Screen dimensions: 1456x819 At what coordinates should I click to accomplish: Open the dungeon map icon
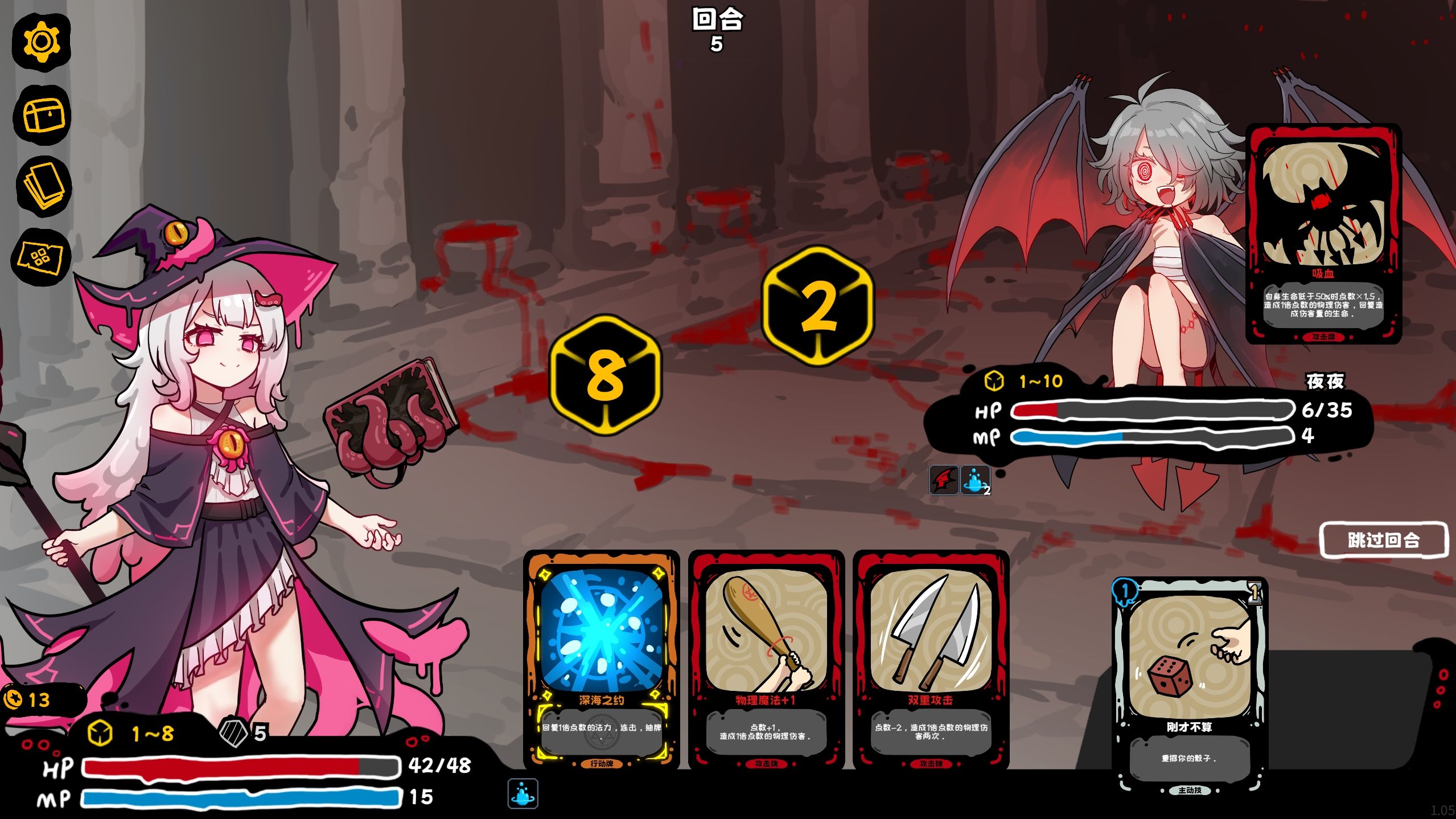[x=41, y=257]
